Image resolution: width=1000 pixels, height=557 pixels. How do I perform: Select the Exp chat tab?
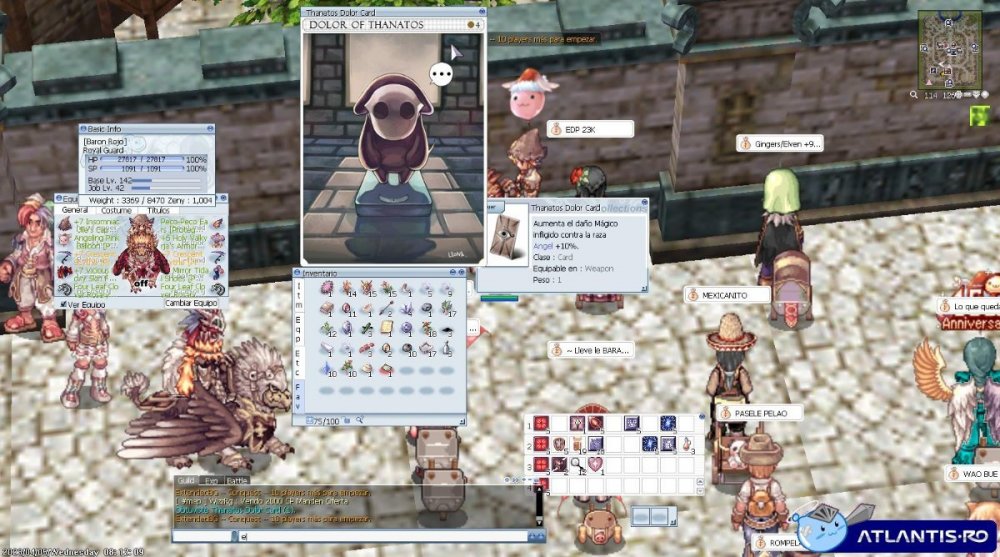[x=214, y=482]
